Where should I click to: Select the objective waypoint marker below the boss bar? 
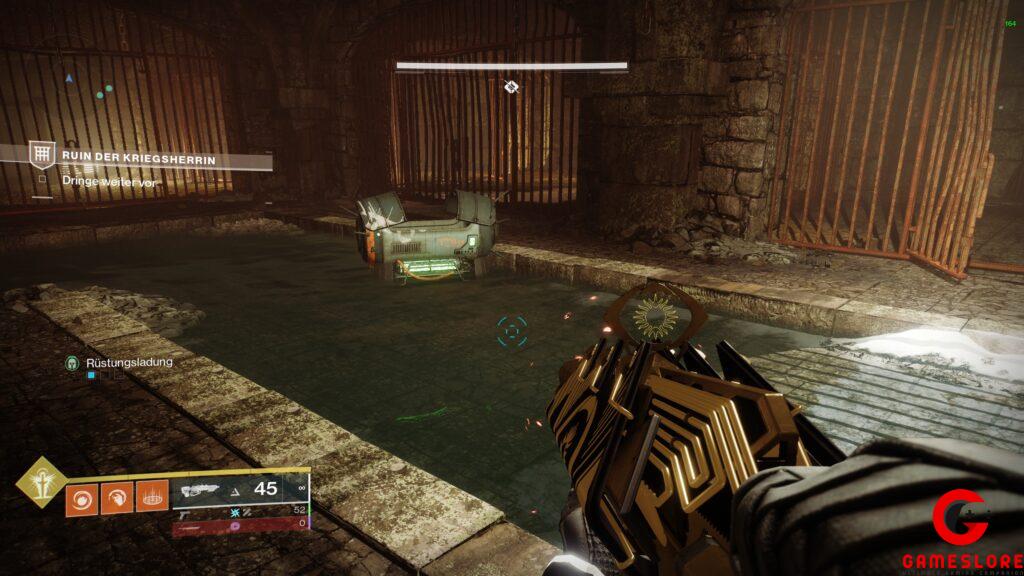511,87
